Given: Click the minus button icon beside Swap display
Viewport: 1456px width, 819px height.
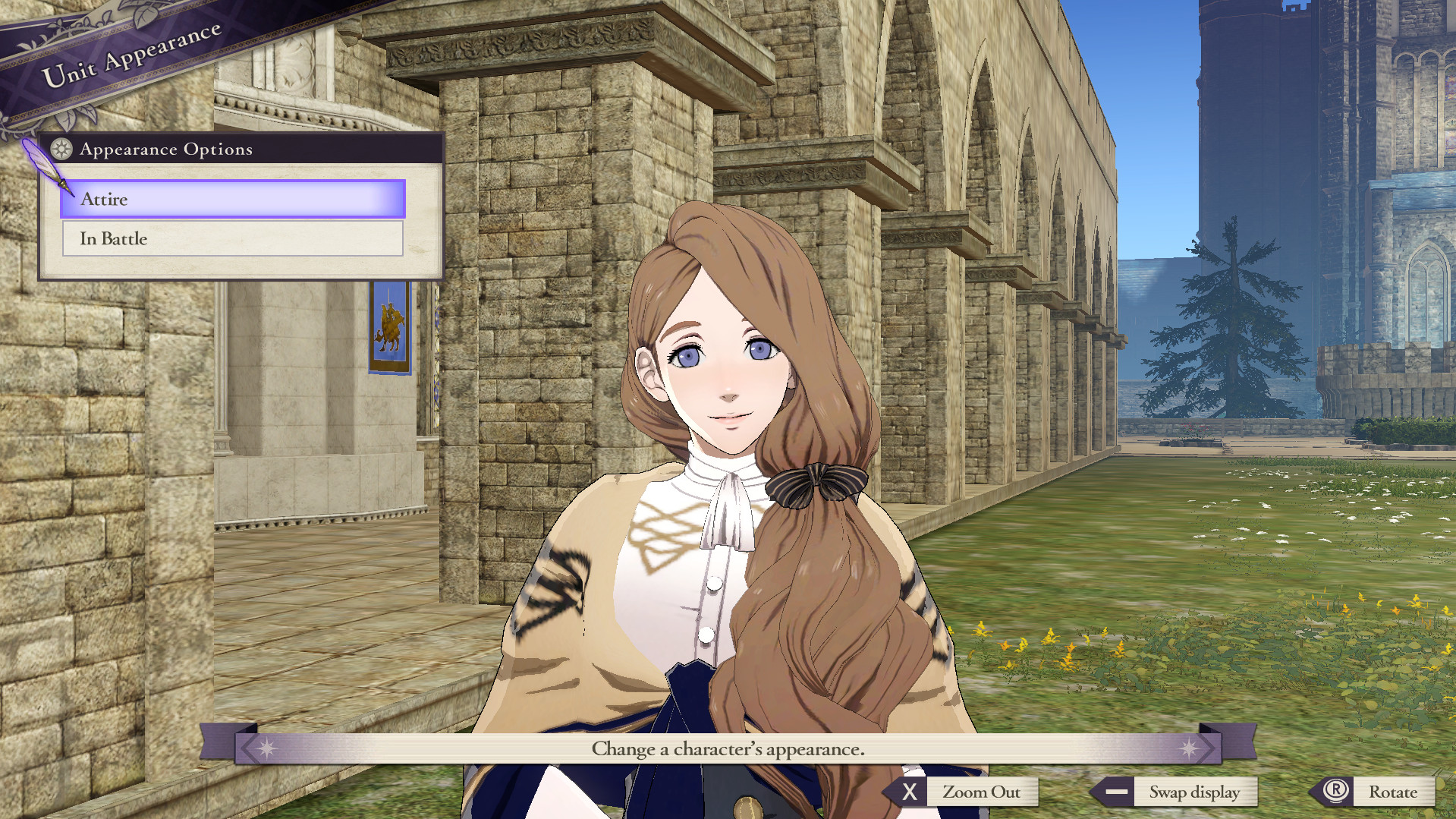Looking at the screenshot, I should [x=1116, y=792].
